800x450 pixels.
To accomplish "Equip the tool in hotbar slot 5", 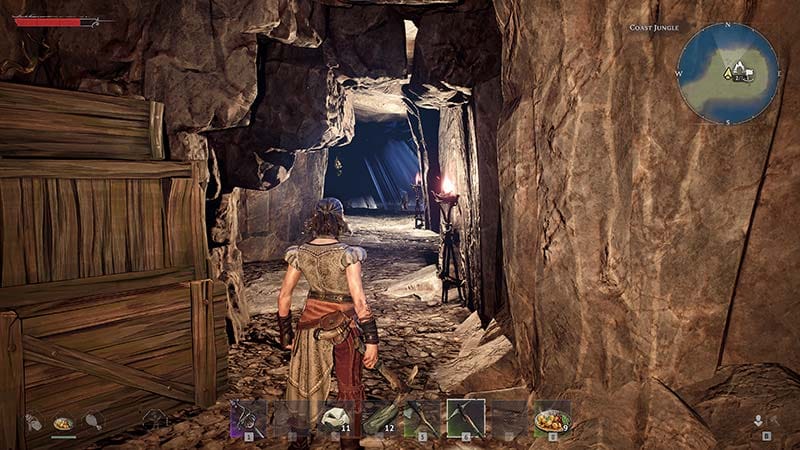I will [422, 417].
